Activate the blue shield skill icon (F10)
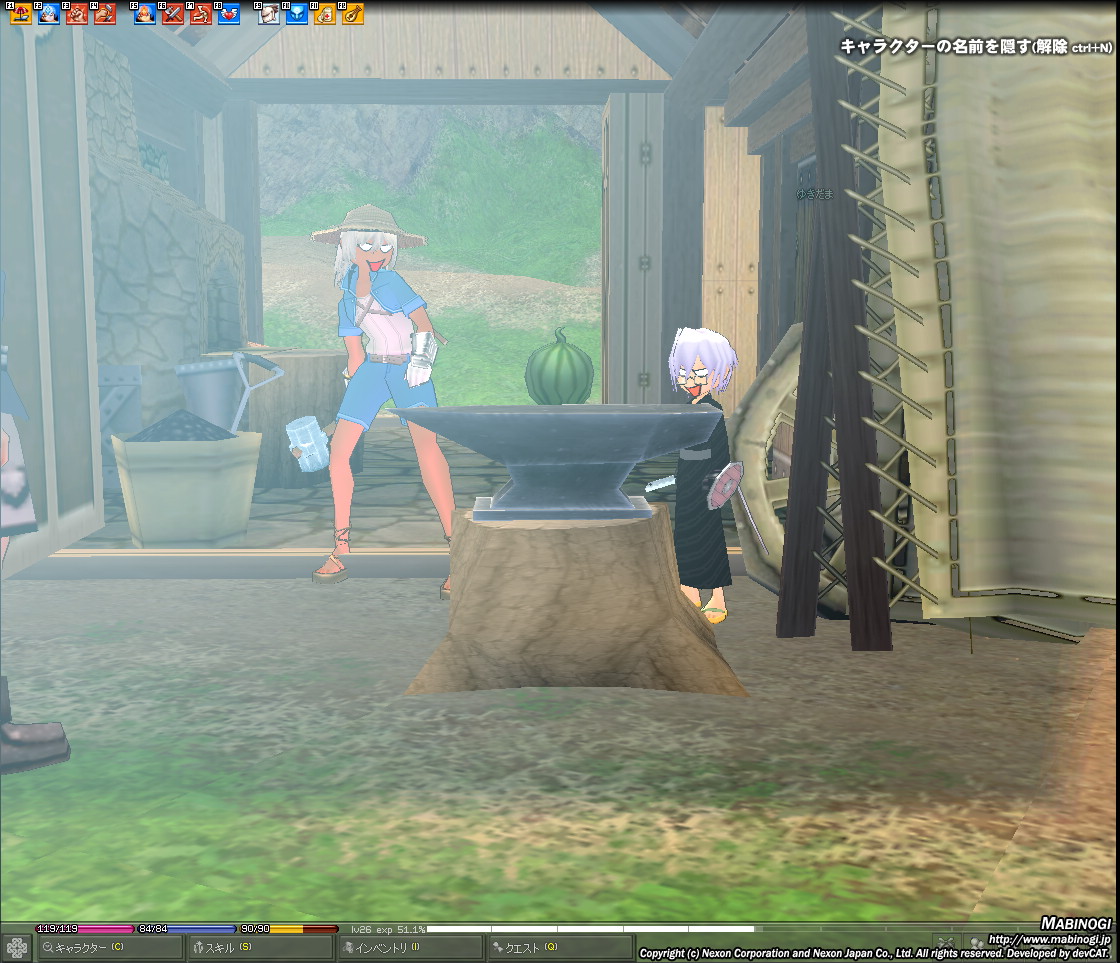The width and height of the screenshot is (1120, 963). (x=297, y=14)
